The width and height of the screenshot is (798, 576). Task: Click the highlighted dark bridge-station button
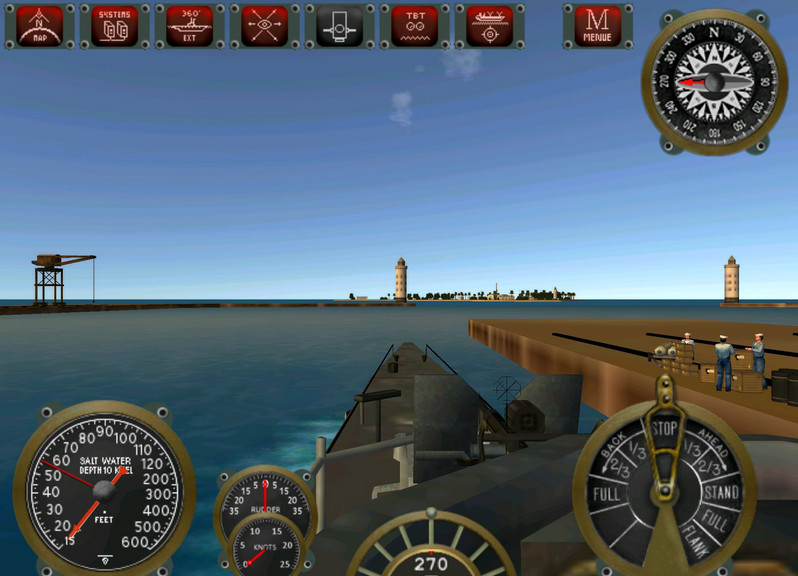340,26
